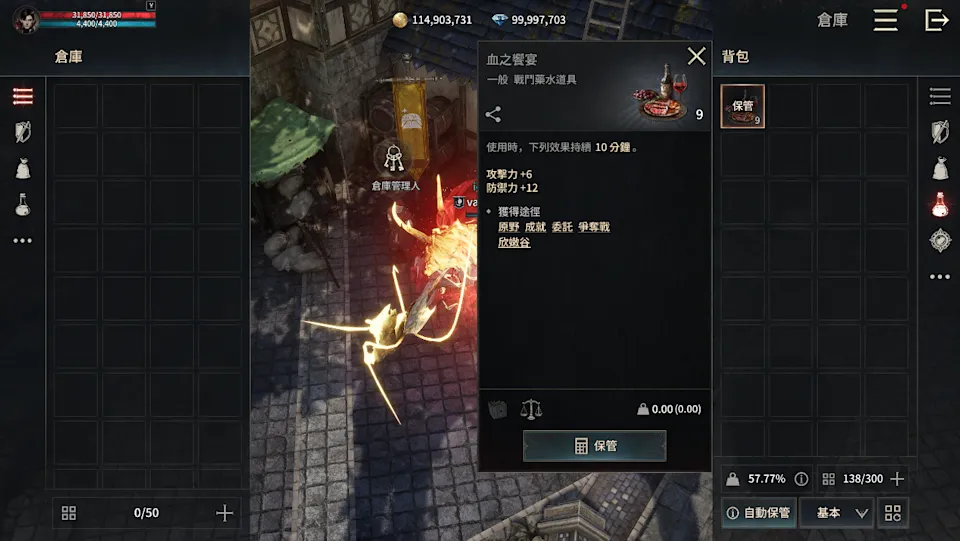Image resolution: width=960 pixels, height=541 pixels.
Task: Exit the warehouse screen
Action: point(936,20)
